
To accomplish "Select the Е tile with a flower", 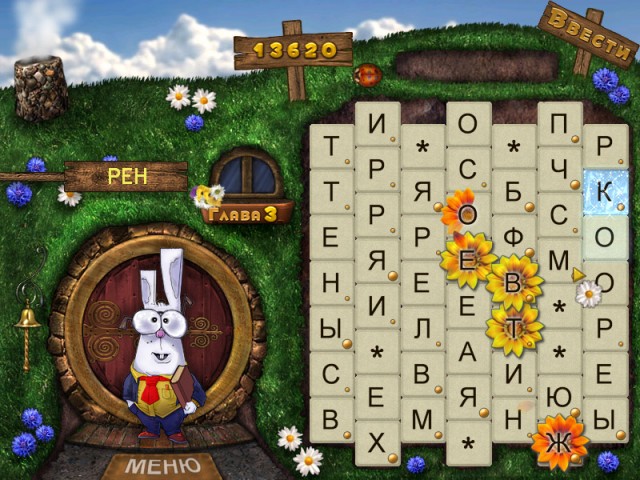I will [x=467, y=260].
